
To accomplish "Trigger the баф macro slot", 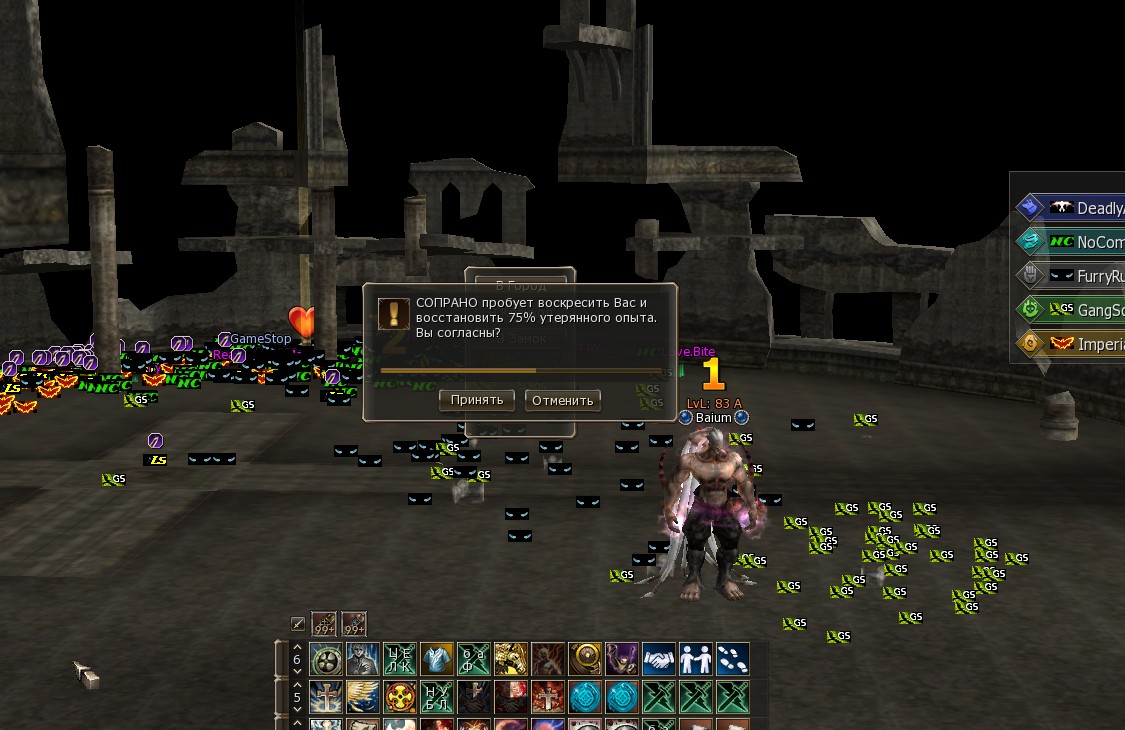I will pos(474,659).
